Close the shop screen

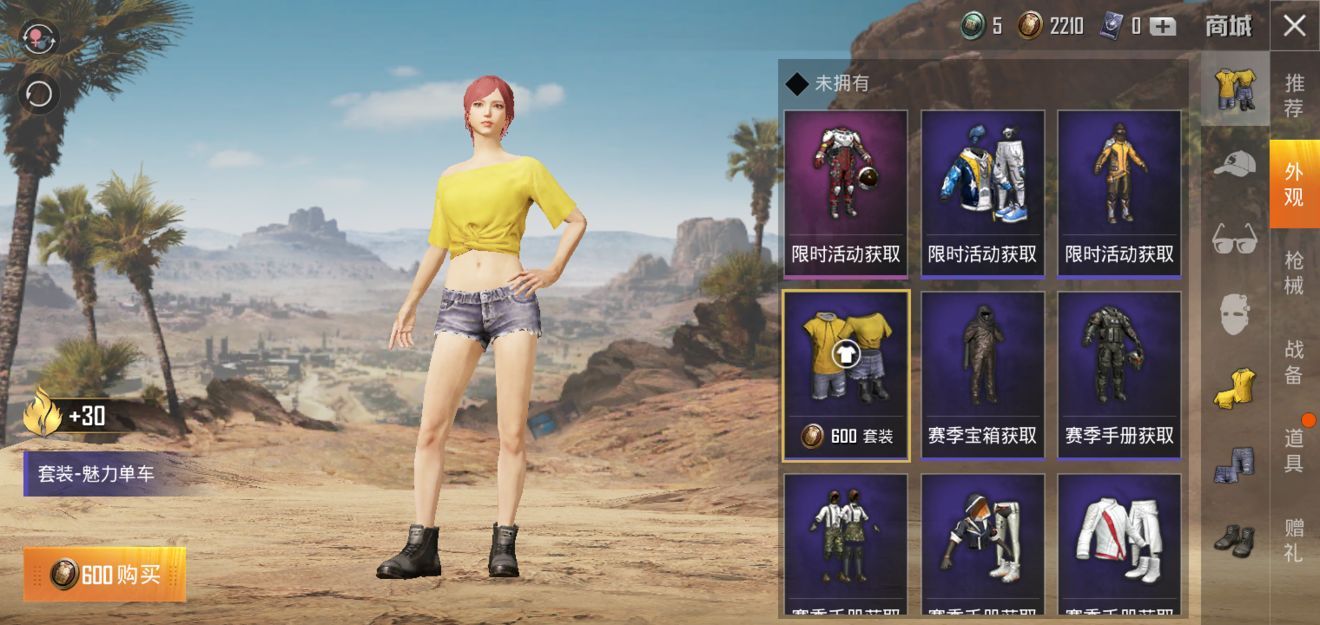coord(1294,26)
